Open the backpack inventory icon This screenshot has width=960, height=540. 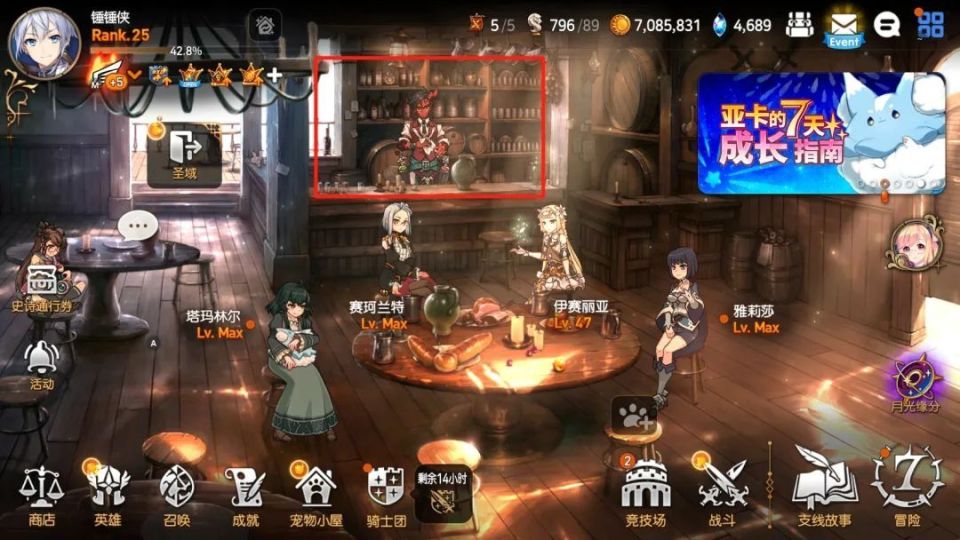798,25
